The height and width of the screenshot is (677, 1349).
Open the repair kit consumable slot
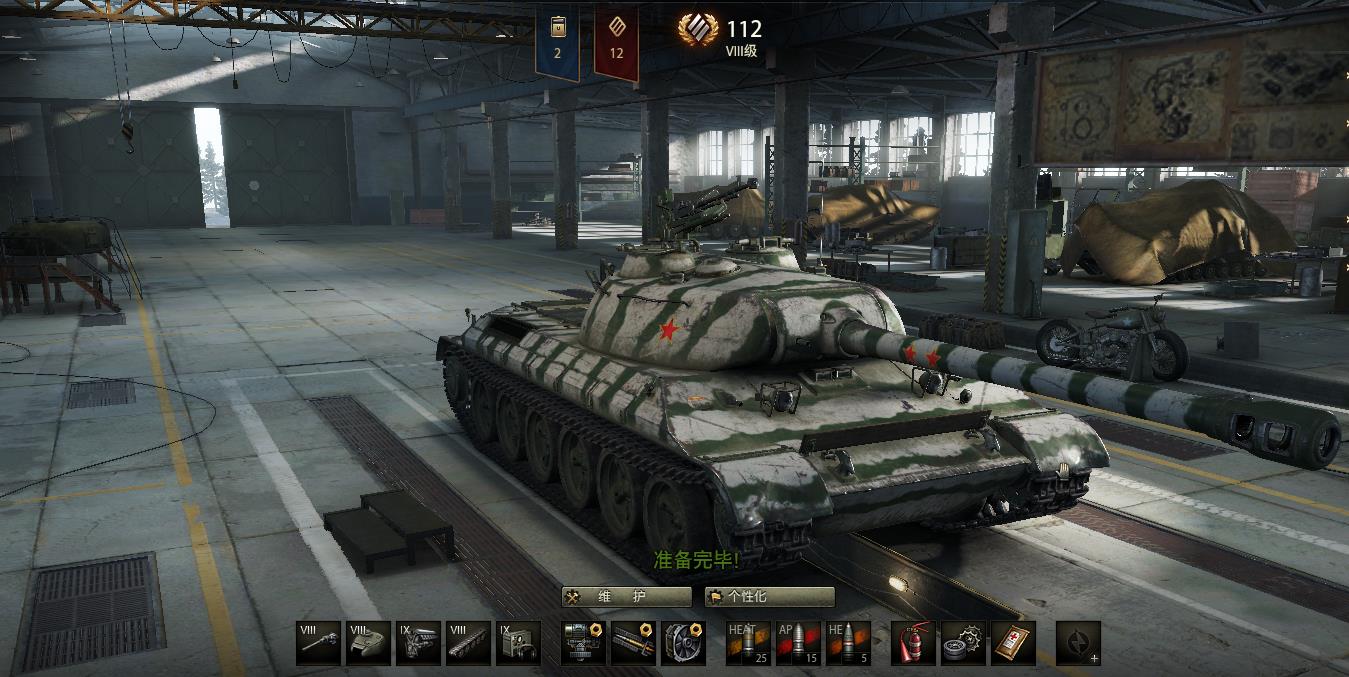tap(963, 643)
